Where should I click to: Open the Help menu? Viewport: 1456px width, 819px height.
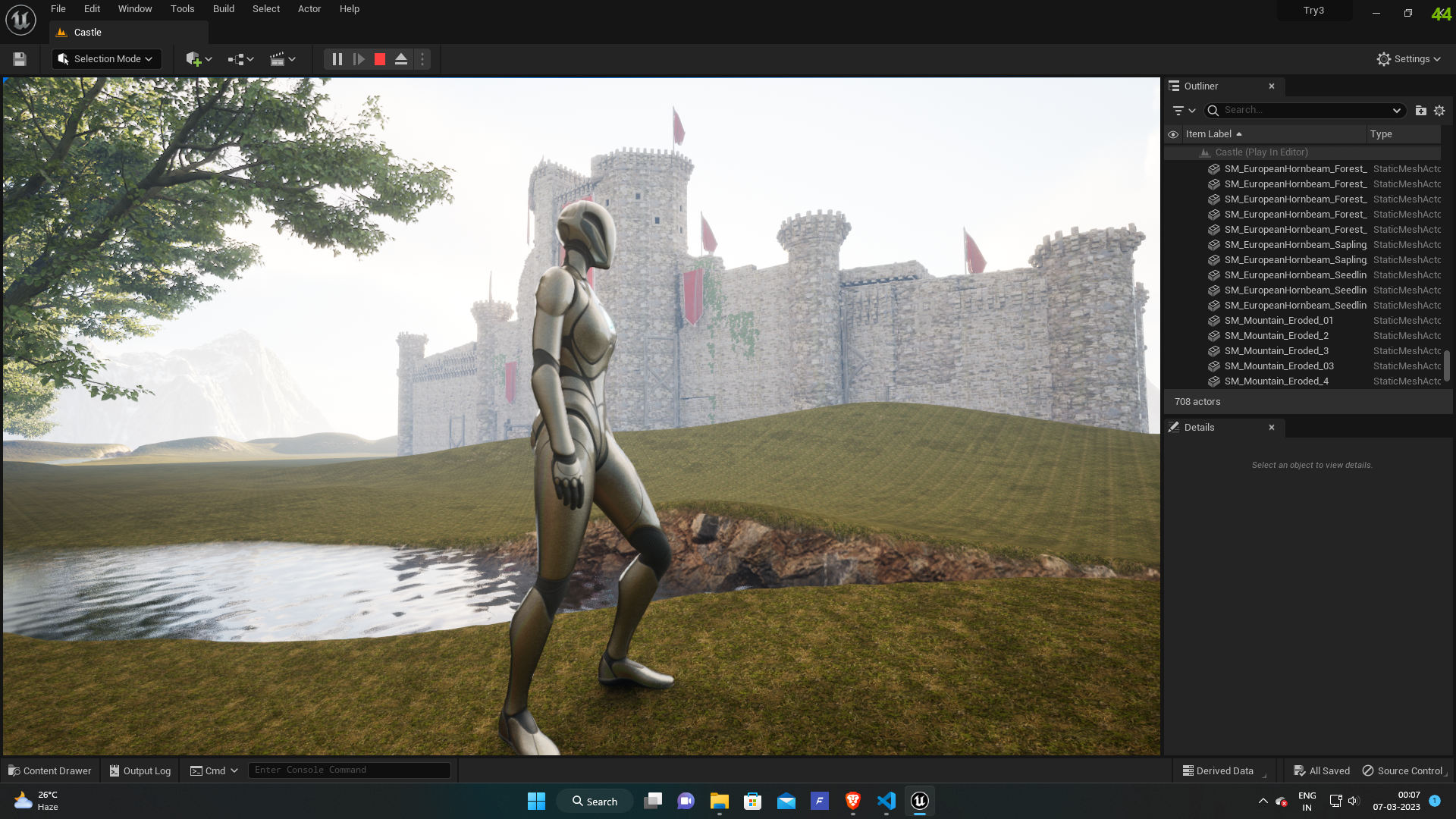pos(349,9)
